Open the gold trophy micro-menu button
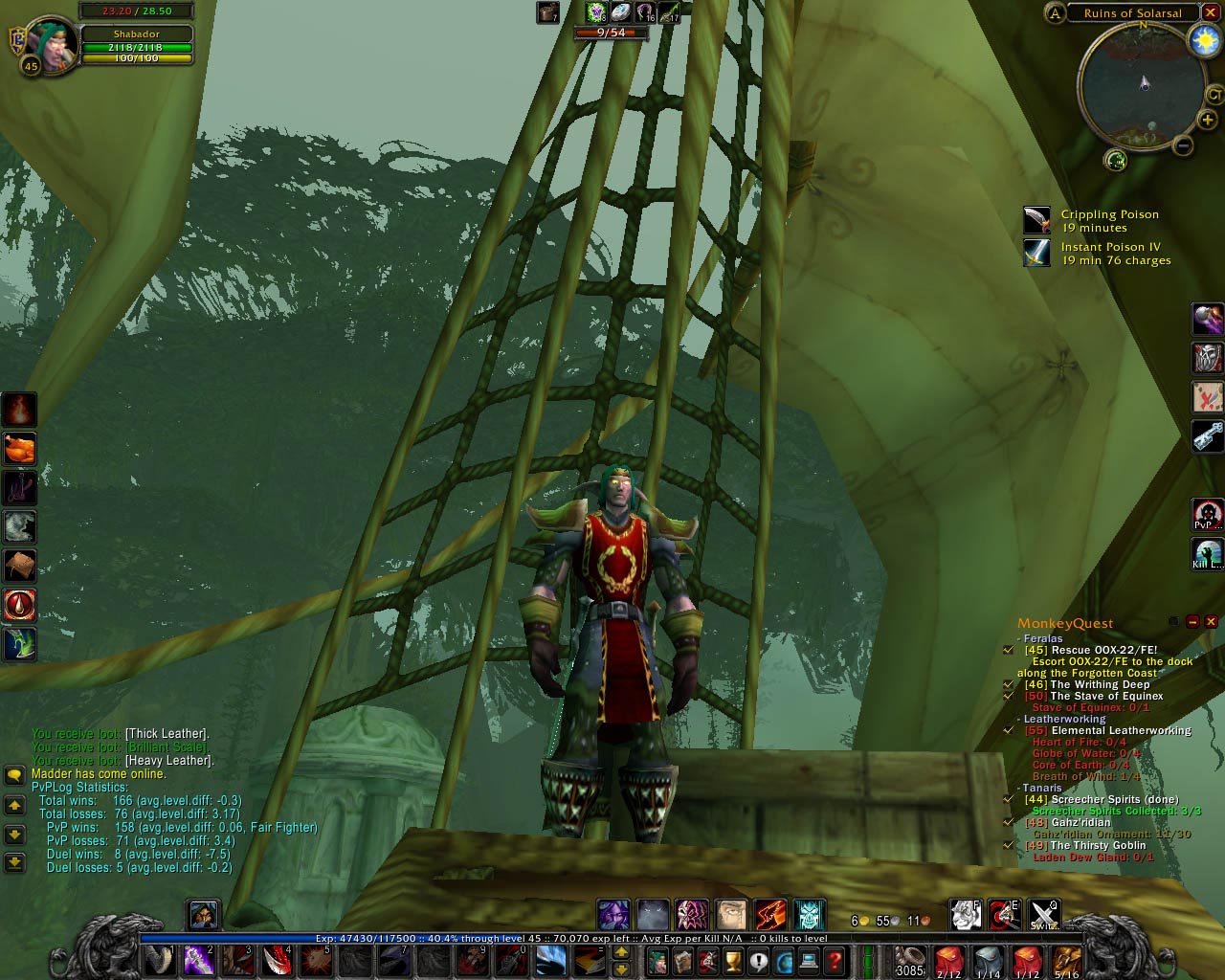The width and height of the screenshot is (1225, 980). tap(734, 960)
